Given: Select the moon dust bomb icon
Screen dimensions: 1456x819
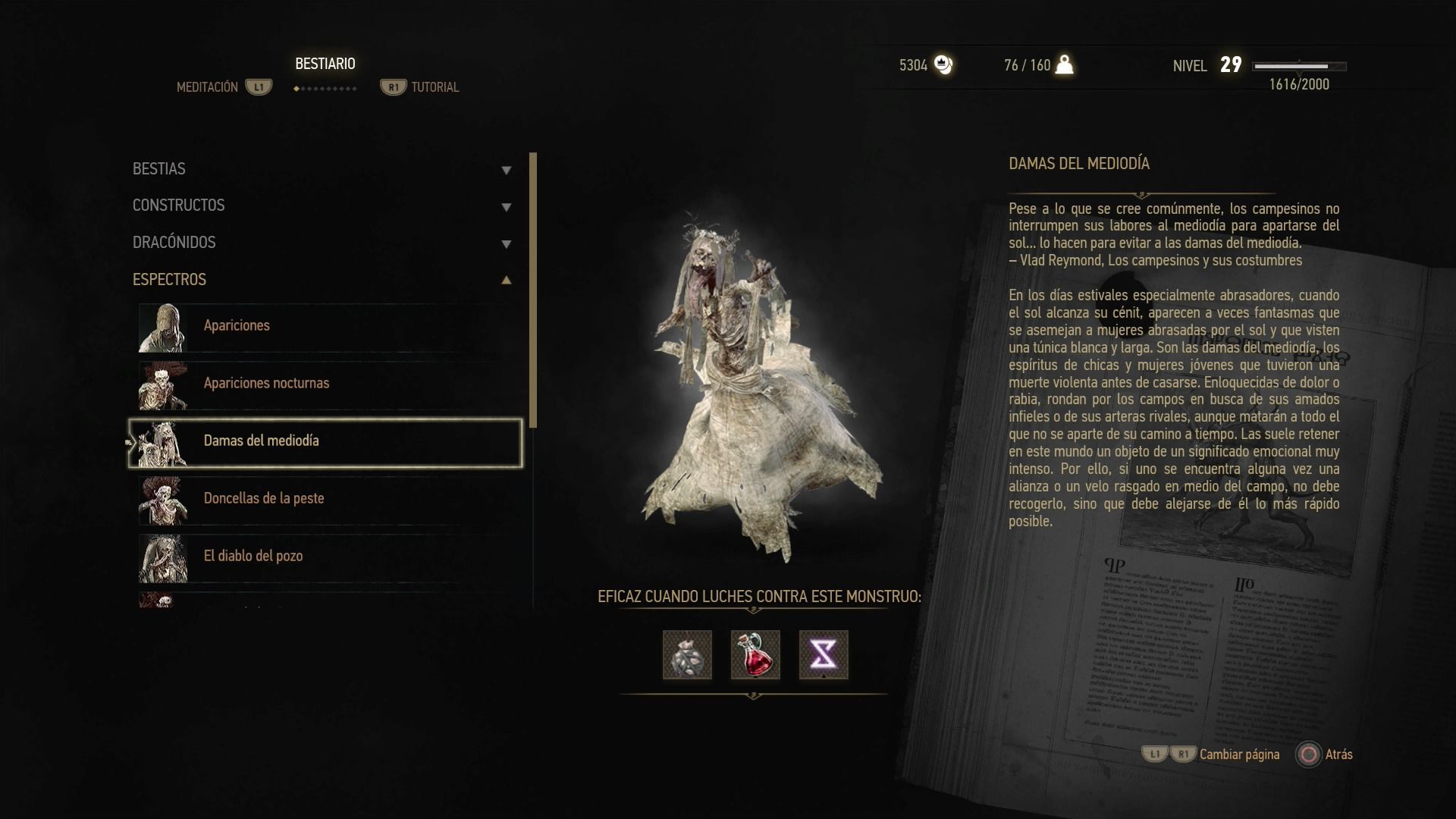Looking at the screenshot, I should point(687,654).
